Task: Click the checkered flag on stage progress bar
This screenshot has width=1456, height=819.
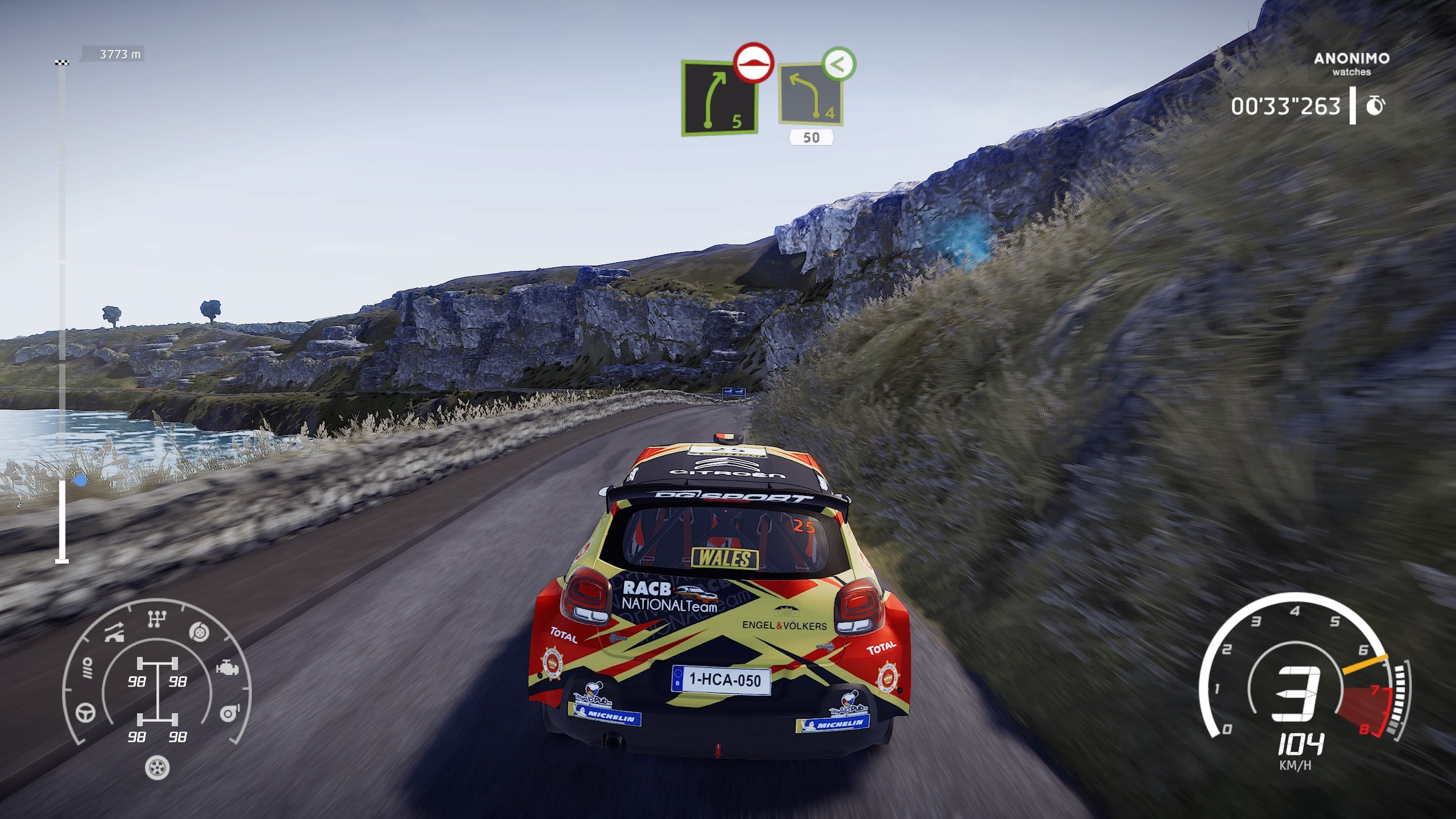Action: pyautogui.click(x=62, y=62)
